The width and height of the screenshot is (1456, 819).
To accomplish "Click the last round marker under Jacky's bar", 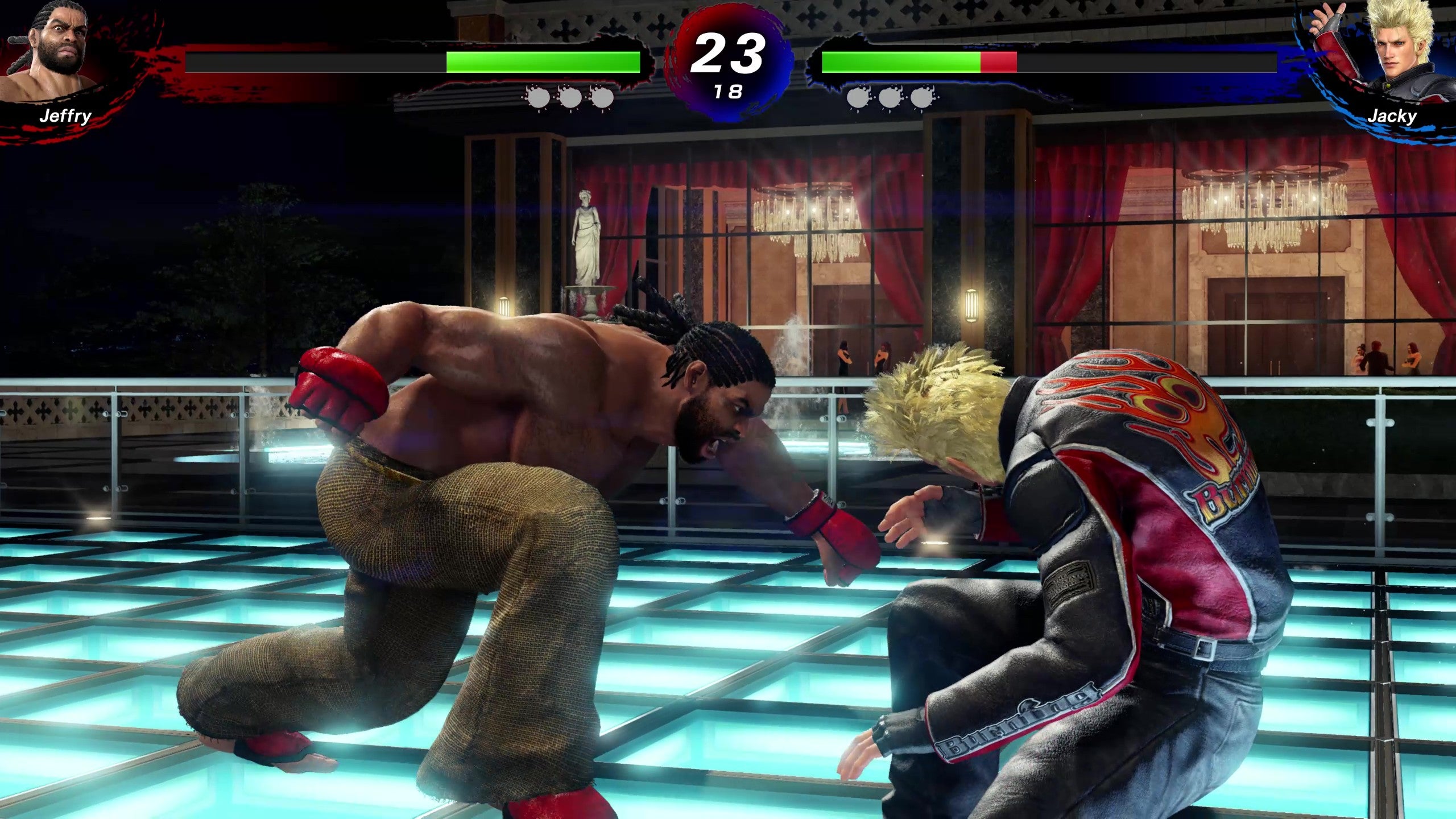I will pyautogui.click(x=923, y=98).
